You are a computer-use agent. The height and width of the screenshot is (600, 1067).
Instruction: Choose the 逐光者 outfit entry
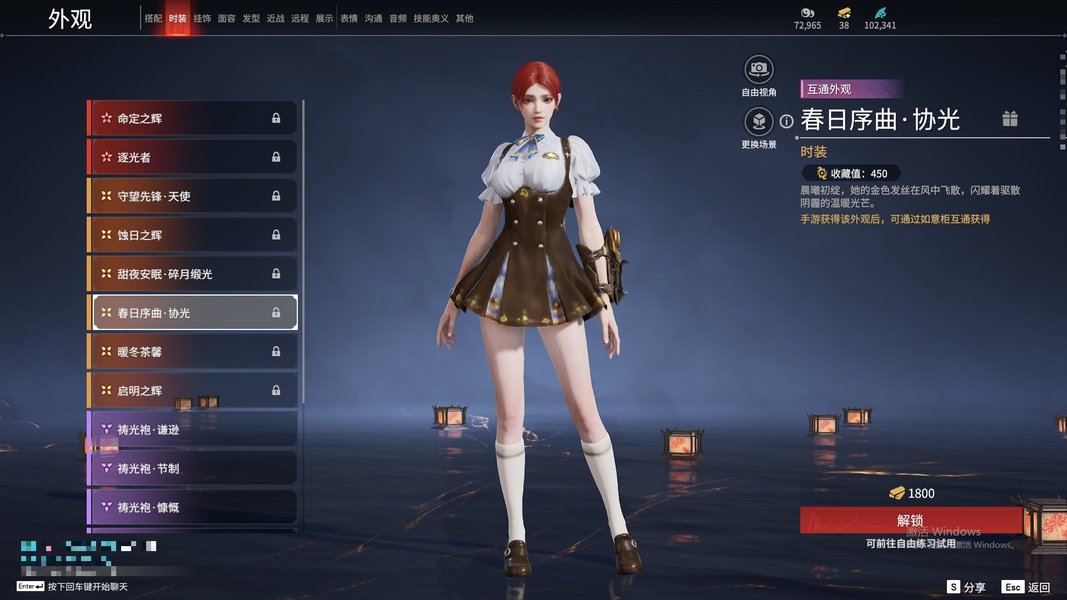coord(192,157)
